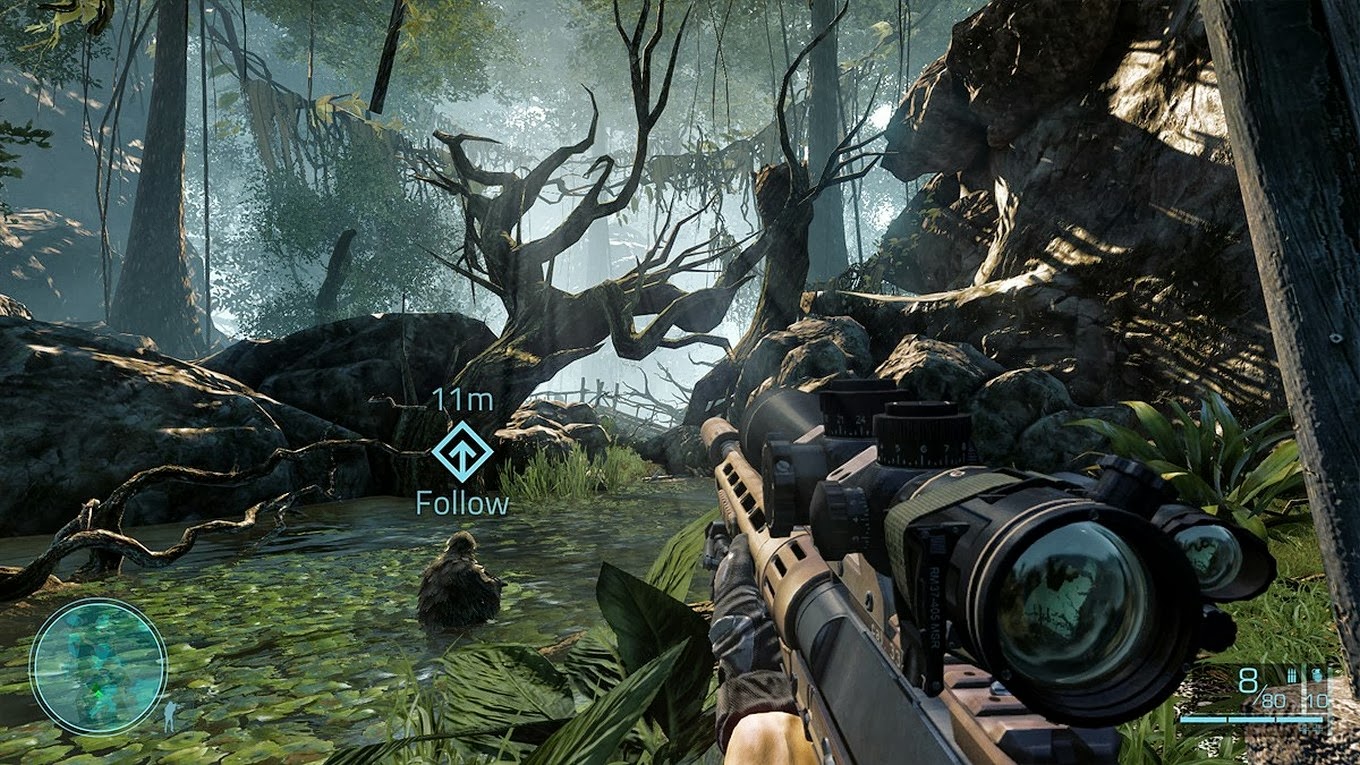Click the green arrow inside the minimap
Viewport: 1360px width, 765px height.
coord(97,691)
